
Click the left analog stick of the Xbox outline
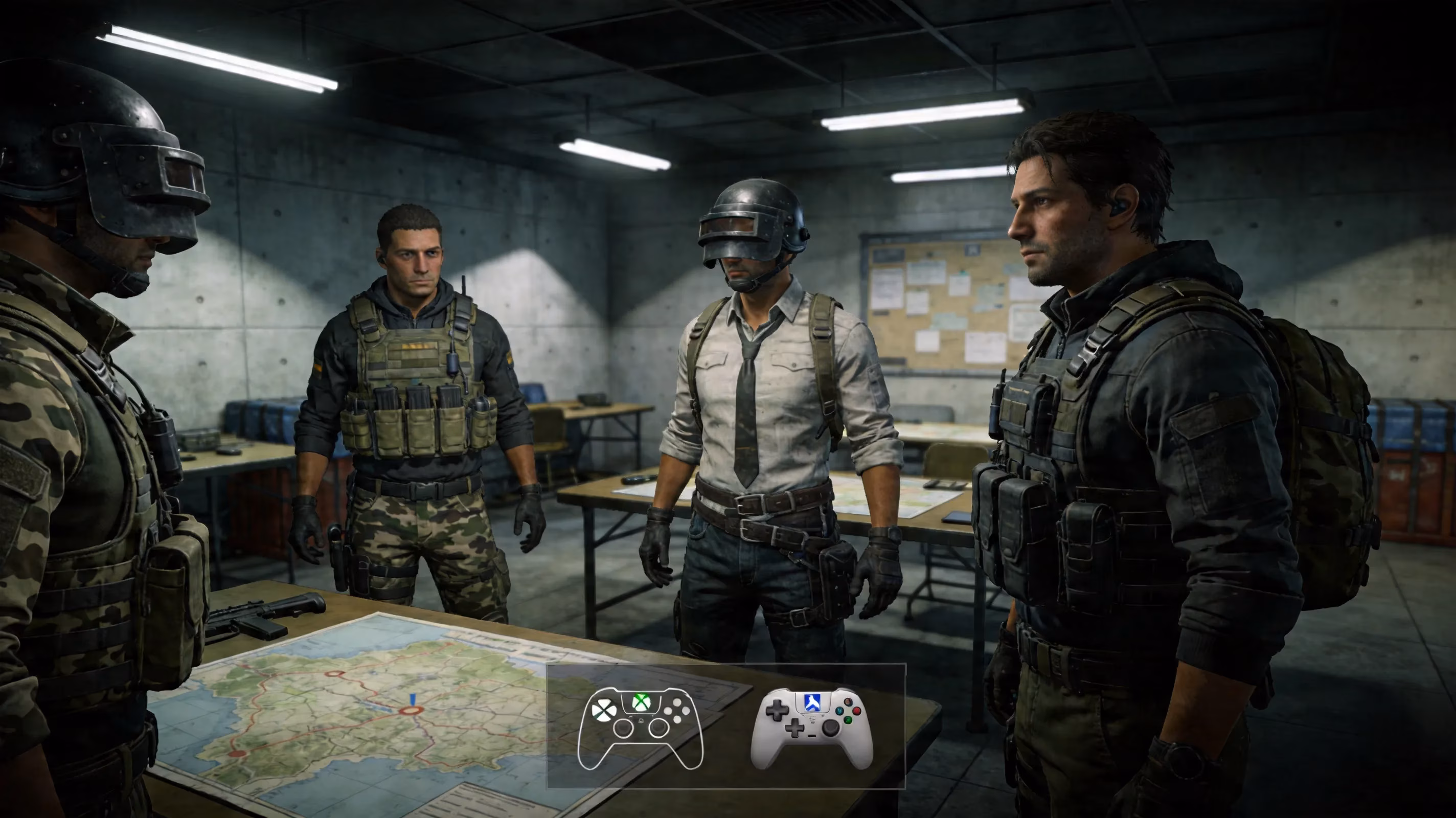624,729
